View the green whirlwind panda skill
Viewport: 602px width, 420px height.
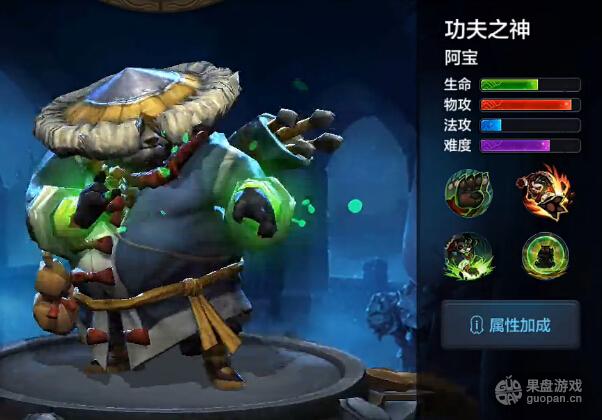pos(468,255)
